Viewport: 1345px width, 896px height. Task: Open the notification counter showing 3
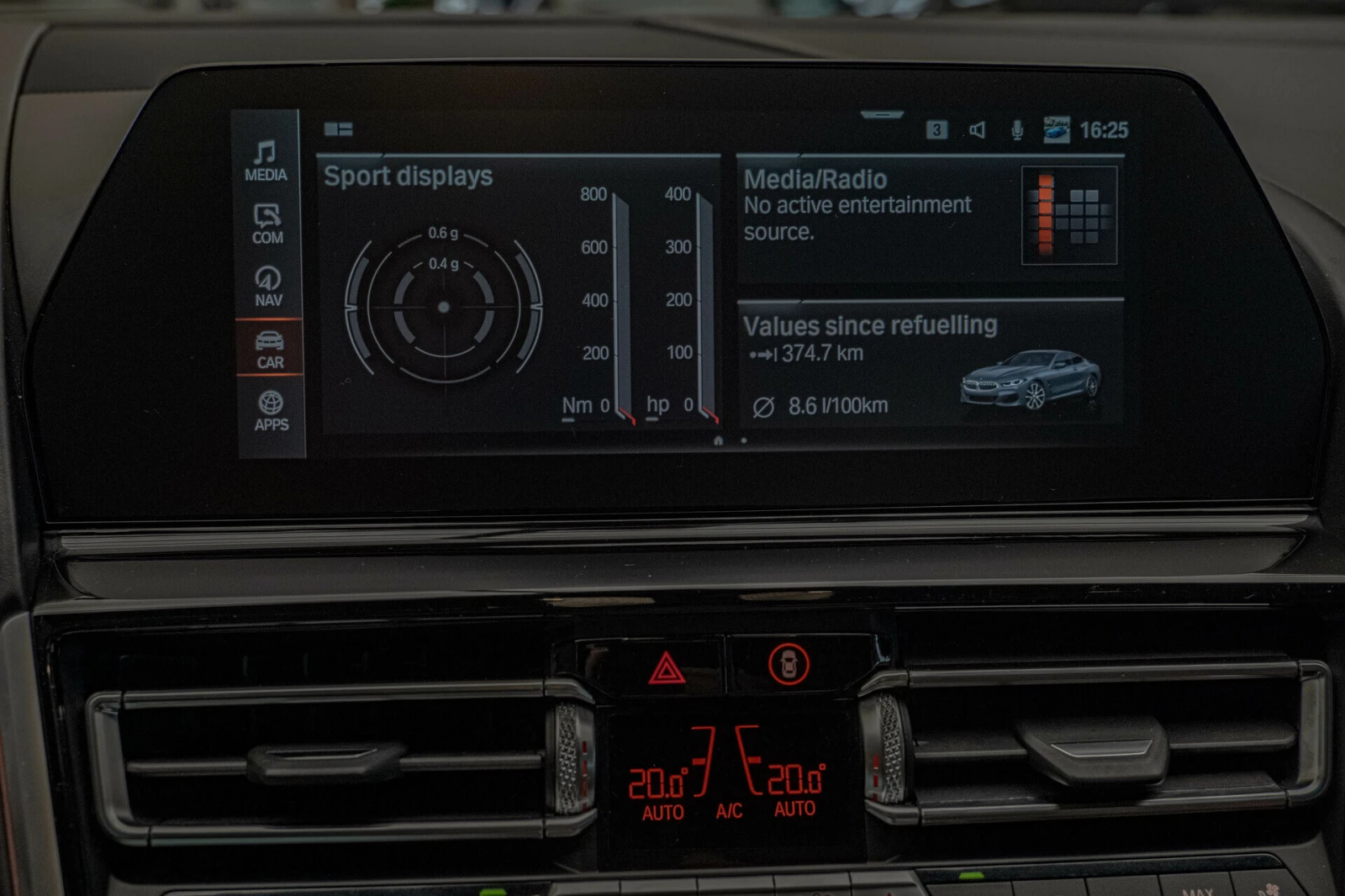pos(936,130)
